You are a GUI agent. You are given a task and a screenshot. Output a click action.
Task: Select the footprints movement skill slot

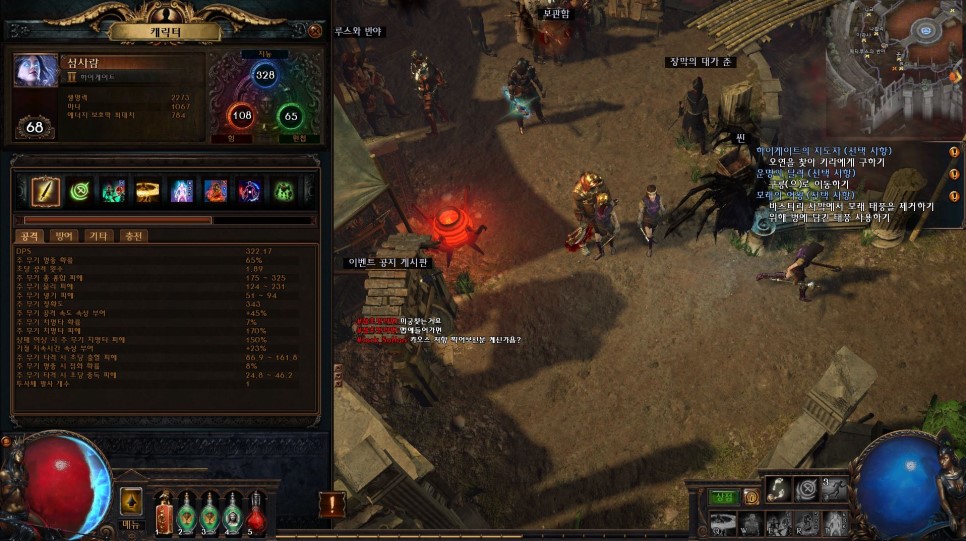[776, 490]
